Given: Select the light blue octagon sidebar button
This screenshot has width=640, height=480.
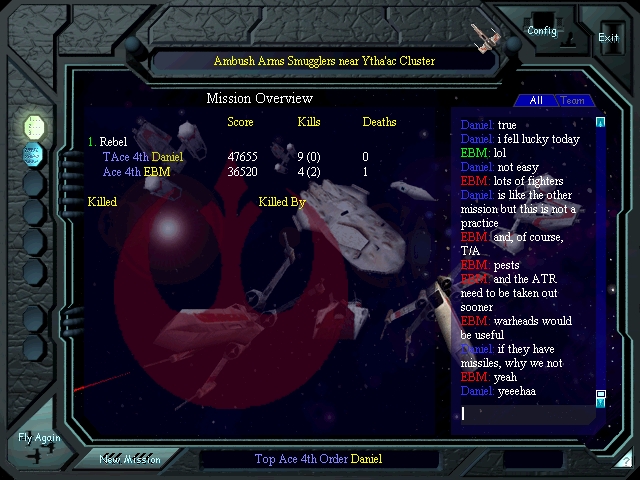Looking at the screenshot, I should click(34, 154).
